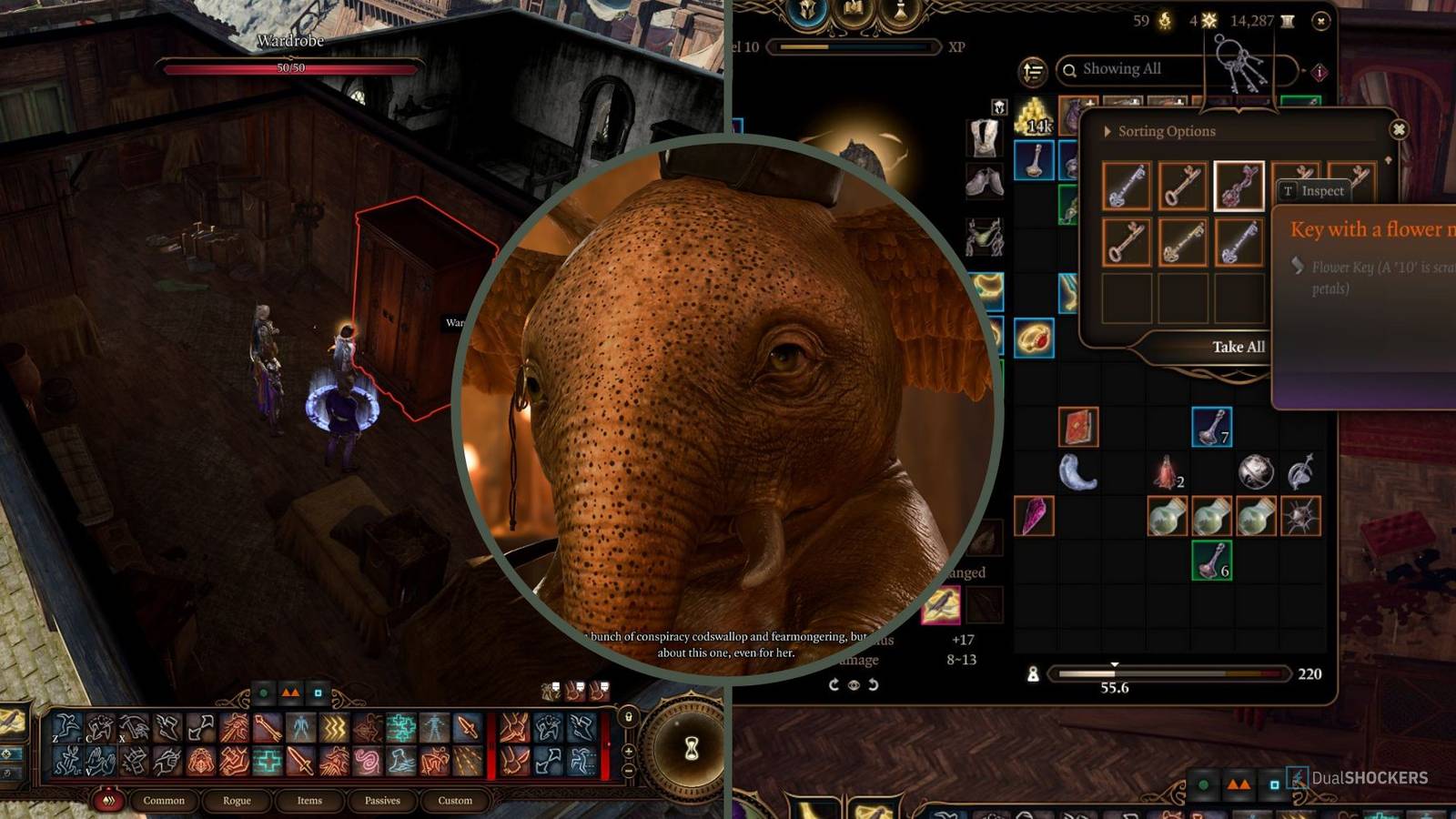Toggle the blue square indicator at bottom right
The image size is (1456, 819).
(1275, 784)
